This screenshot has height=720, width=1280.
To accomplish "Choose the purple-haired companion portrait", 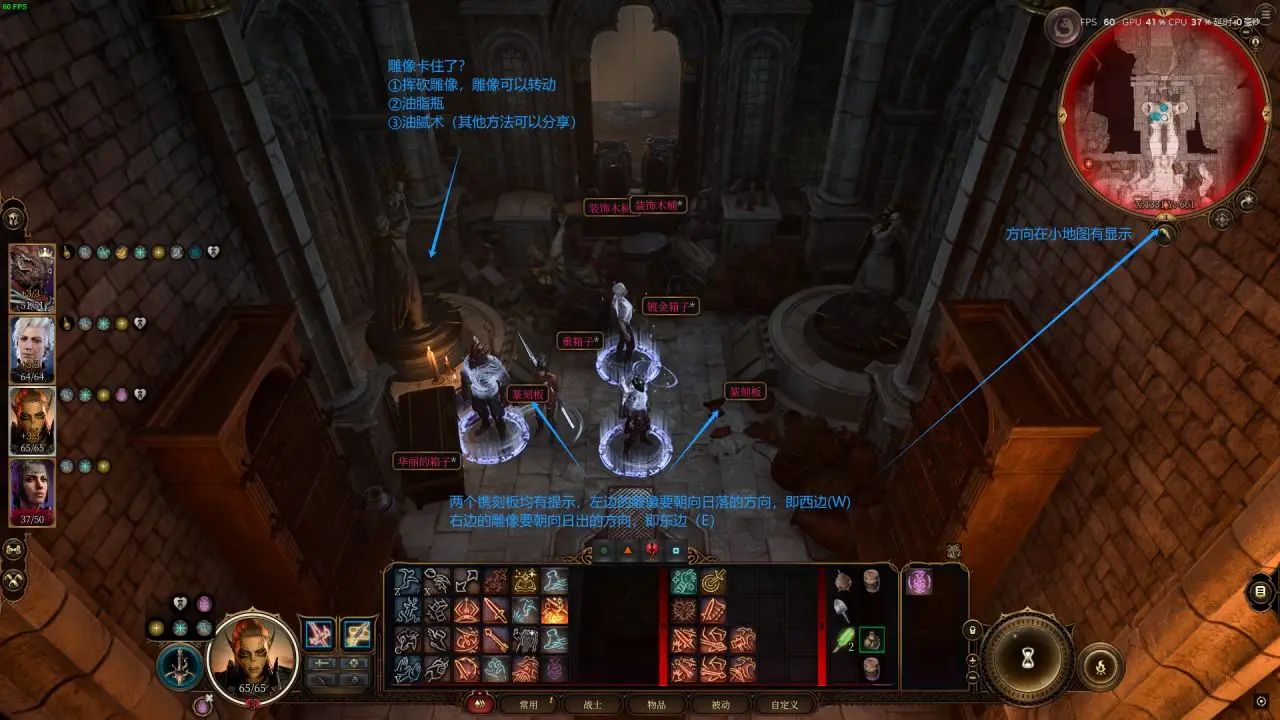I will (32, 492).
